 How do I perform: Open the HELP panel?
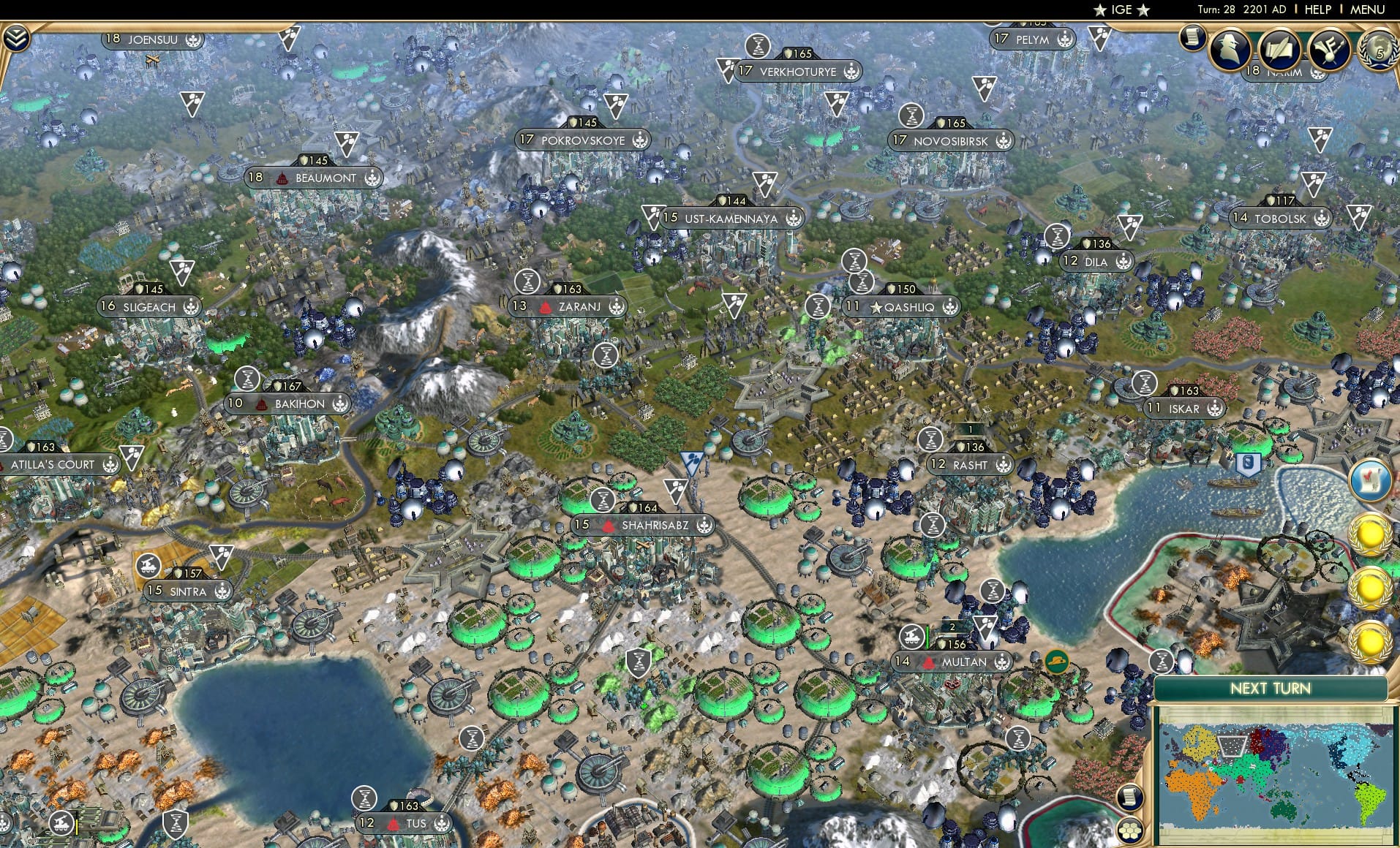pyautogui.click(x=1318, y=10)
